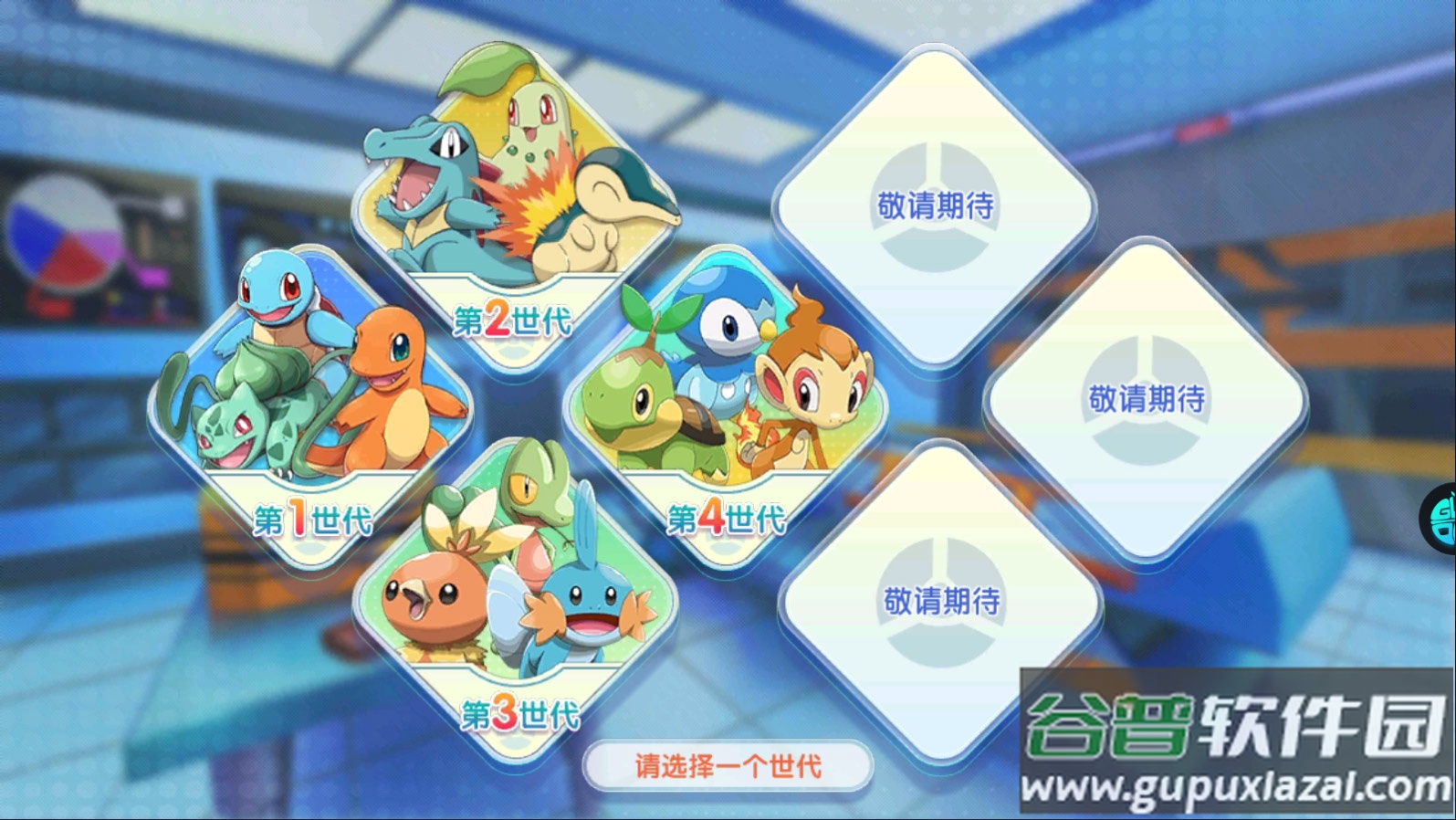Click the floating teal icon at right edge
The width and height of the screenshot is (1456, 820).
pyautogui.click(x=1440, y=519)
